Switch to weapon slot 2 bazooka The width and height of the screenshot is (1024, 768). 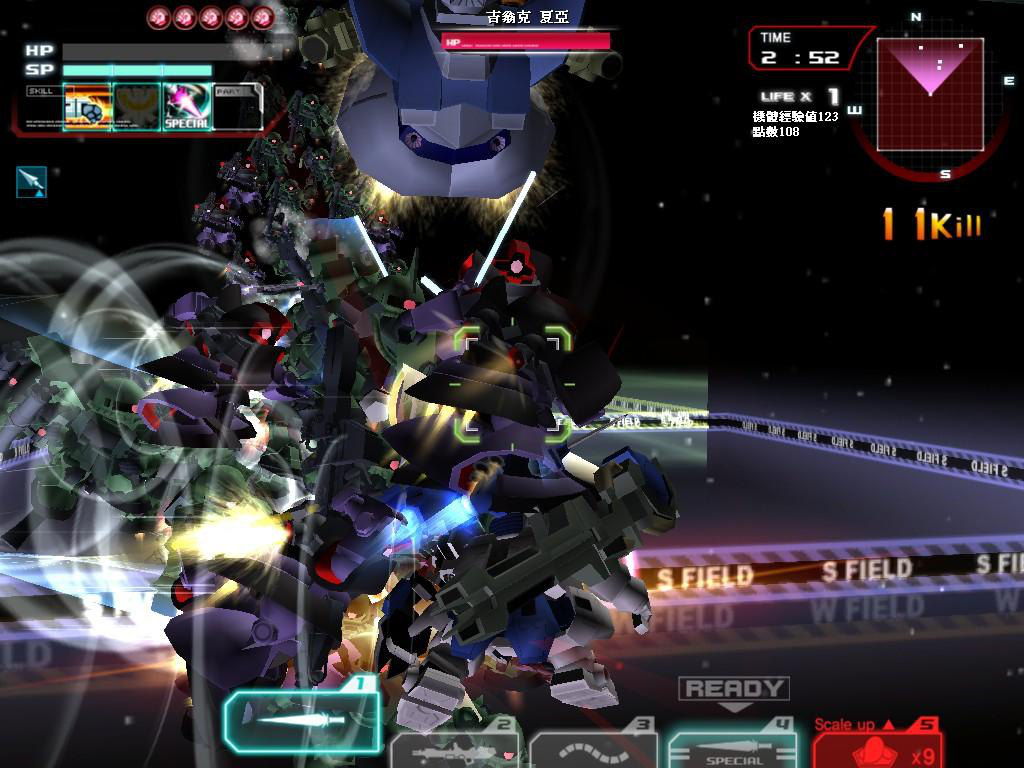pos(455,750)
